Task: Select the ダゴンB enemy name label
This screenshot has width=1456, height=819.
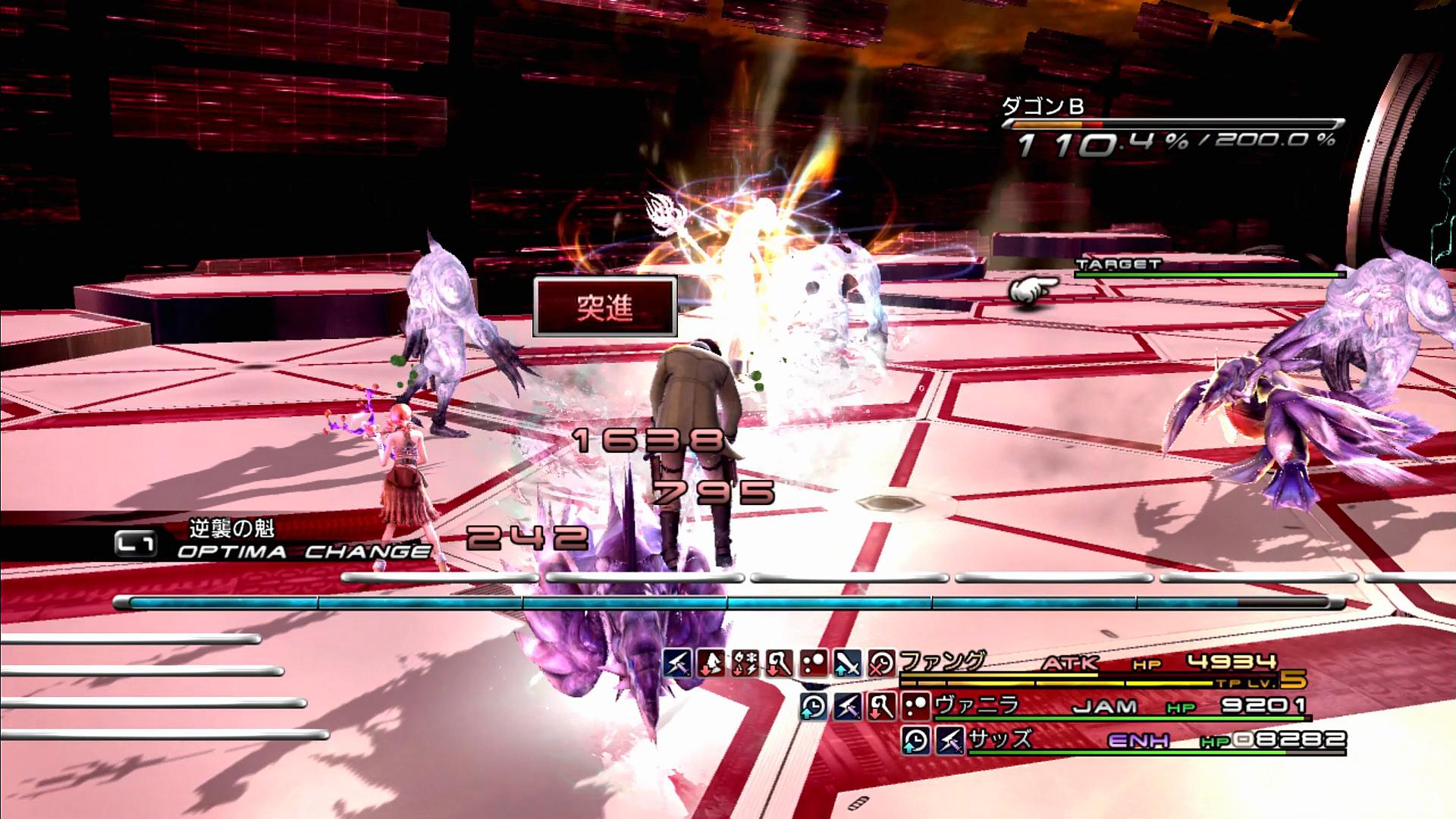Action: point(1044,108)
